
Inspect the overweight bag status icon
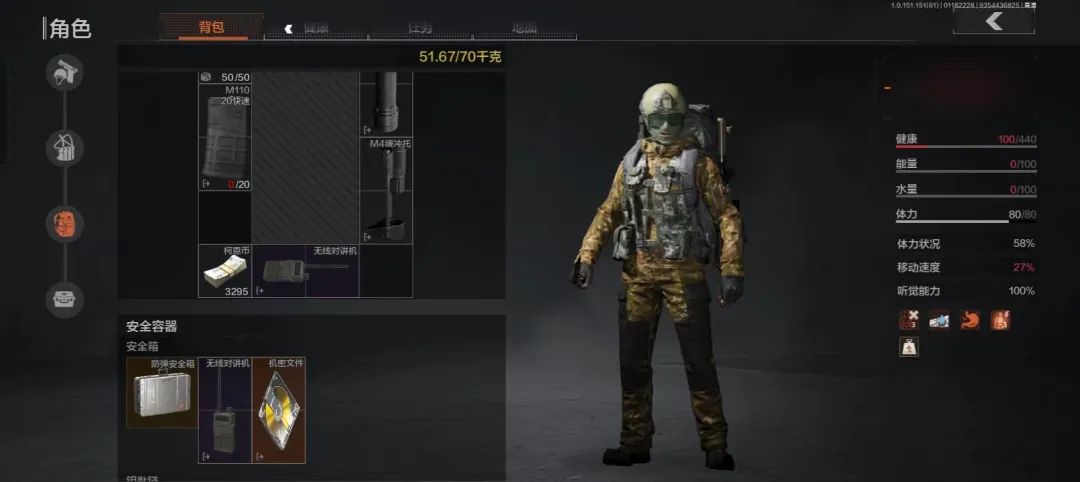coord(909,347)
